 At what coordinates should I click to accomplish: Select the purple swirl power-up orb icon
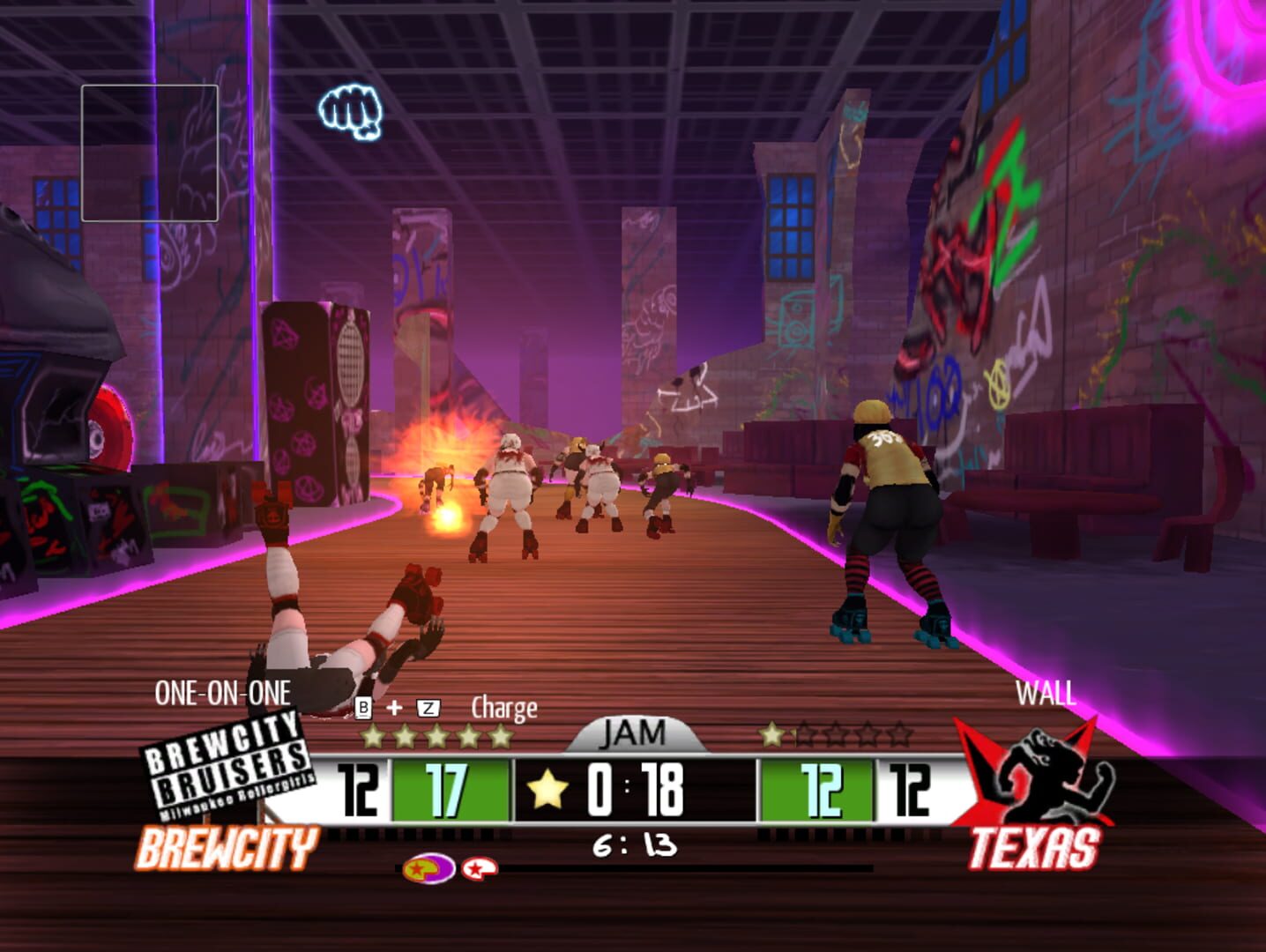pos(428,868)
